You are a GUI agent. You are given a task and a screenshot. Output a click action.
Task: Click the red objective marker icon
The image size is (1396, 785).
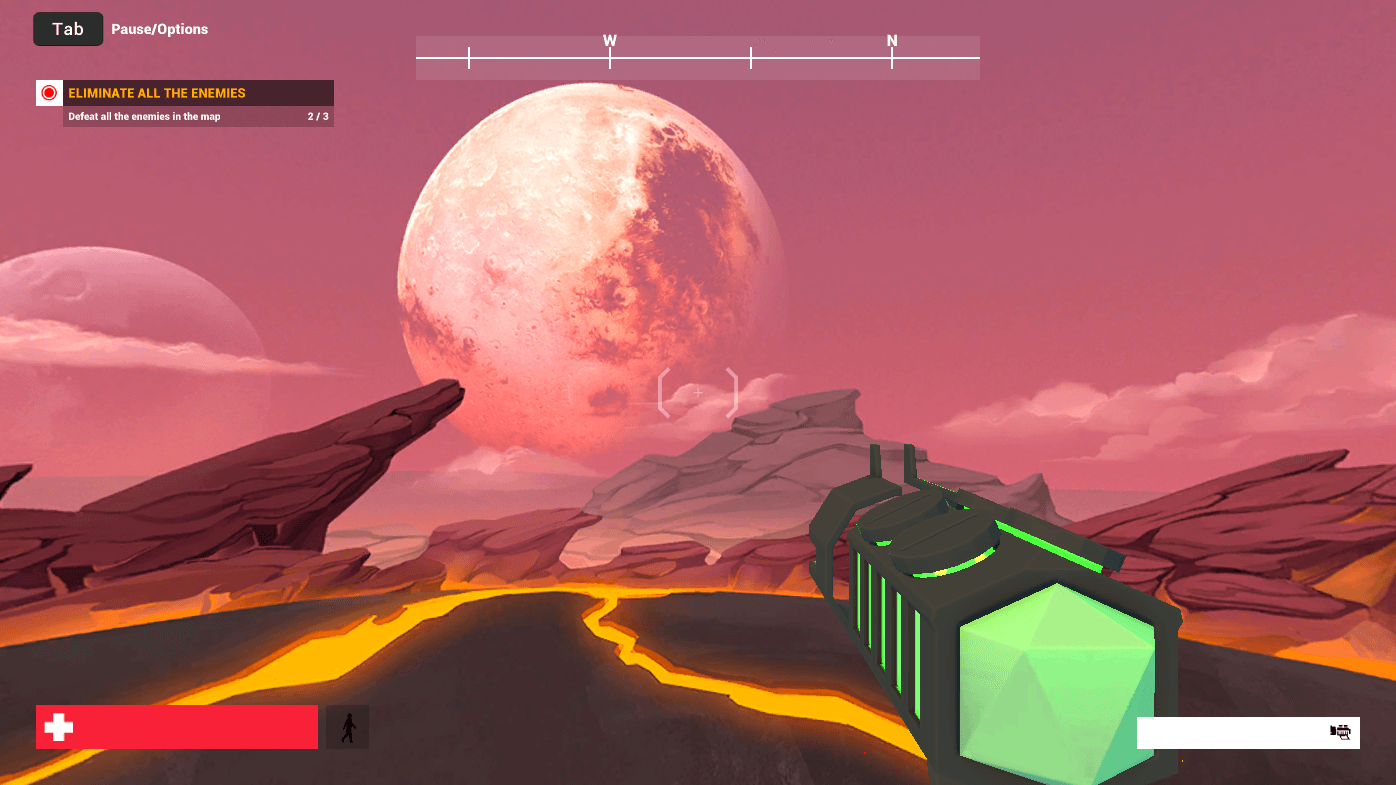[x=49, y=93]
